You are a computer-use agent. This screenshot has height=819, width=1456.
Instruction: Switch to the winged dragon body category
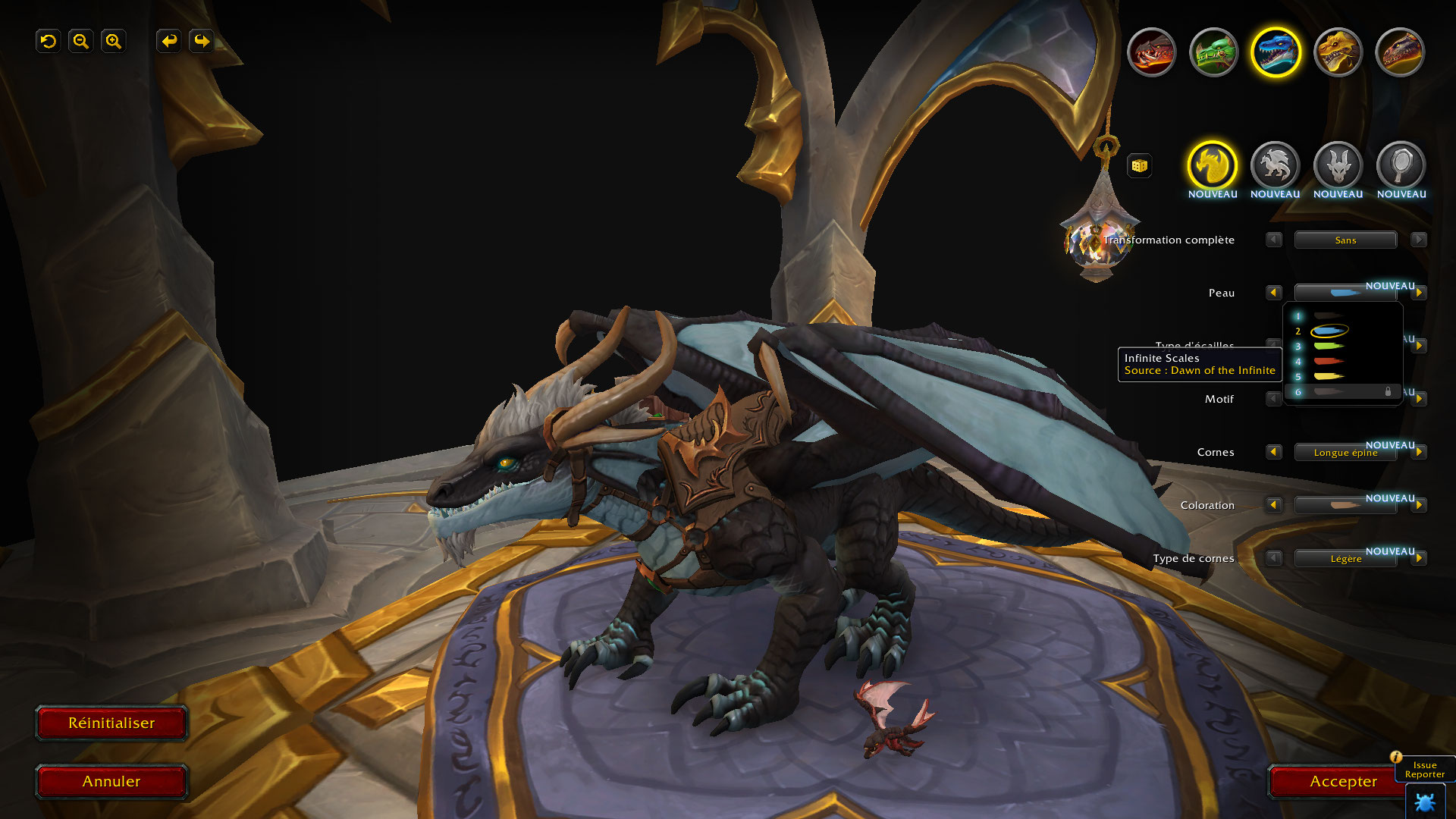tap(1275, 165)
